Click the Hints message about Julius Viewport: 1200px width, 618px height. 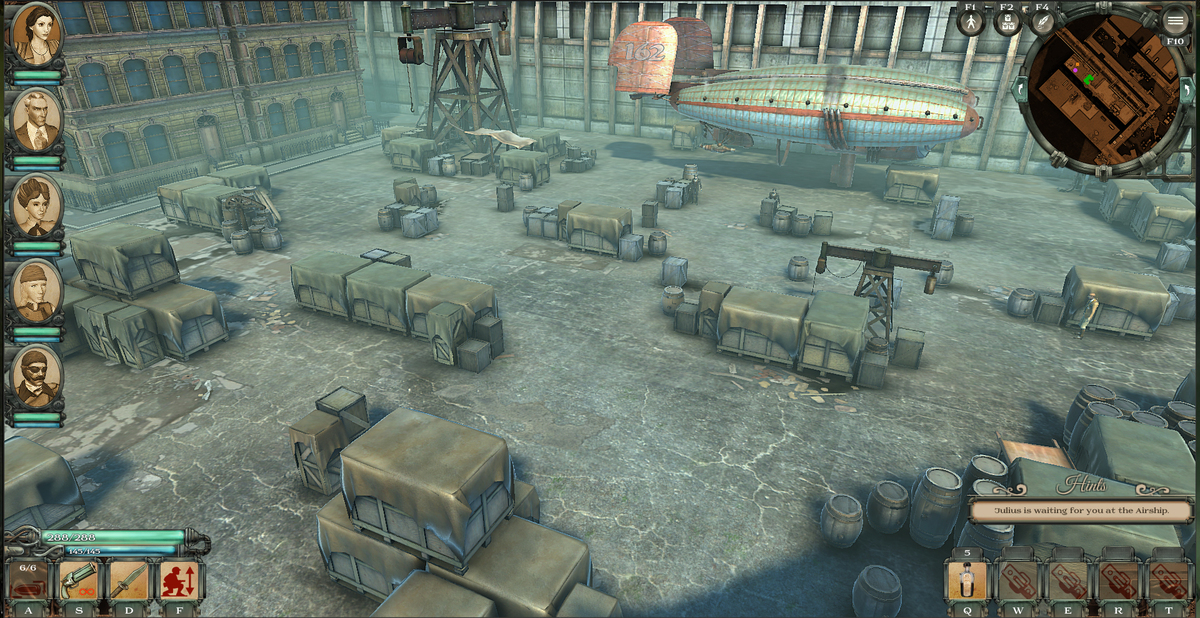[x=1081, y=510]
